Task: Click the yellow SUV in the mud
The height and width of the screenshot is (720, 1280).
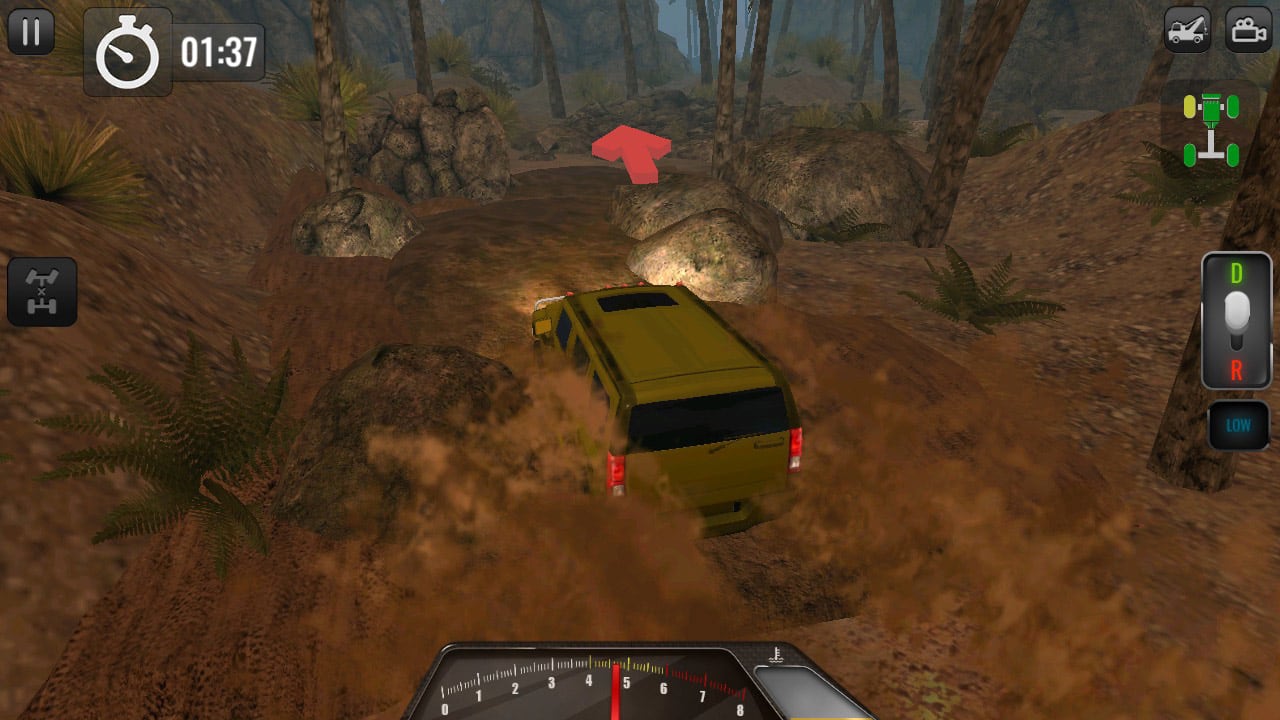Action: (x=670, y=400)
